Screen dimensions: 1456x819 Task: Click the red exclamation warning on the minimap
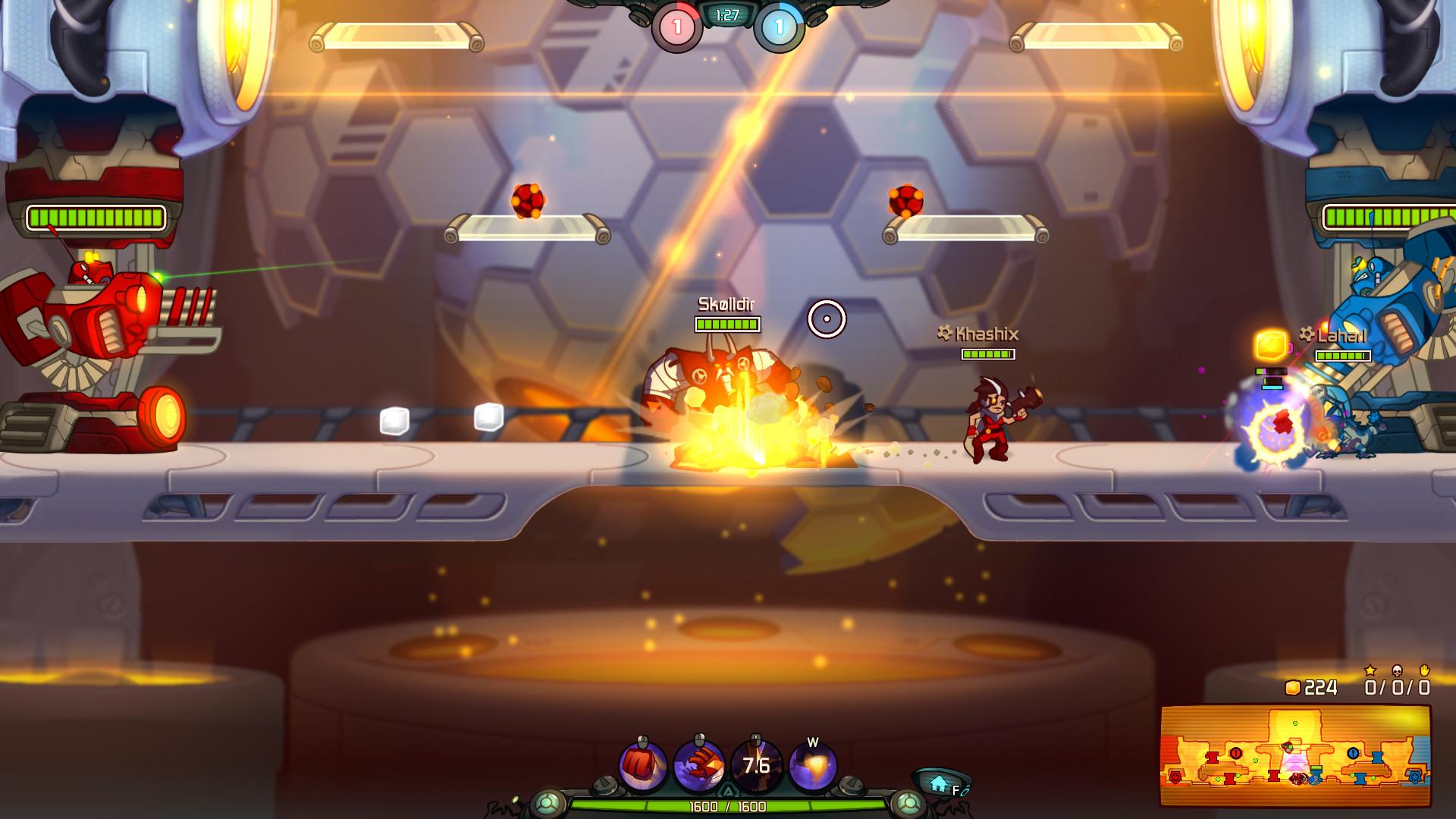point(1236,754)
